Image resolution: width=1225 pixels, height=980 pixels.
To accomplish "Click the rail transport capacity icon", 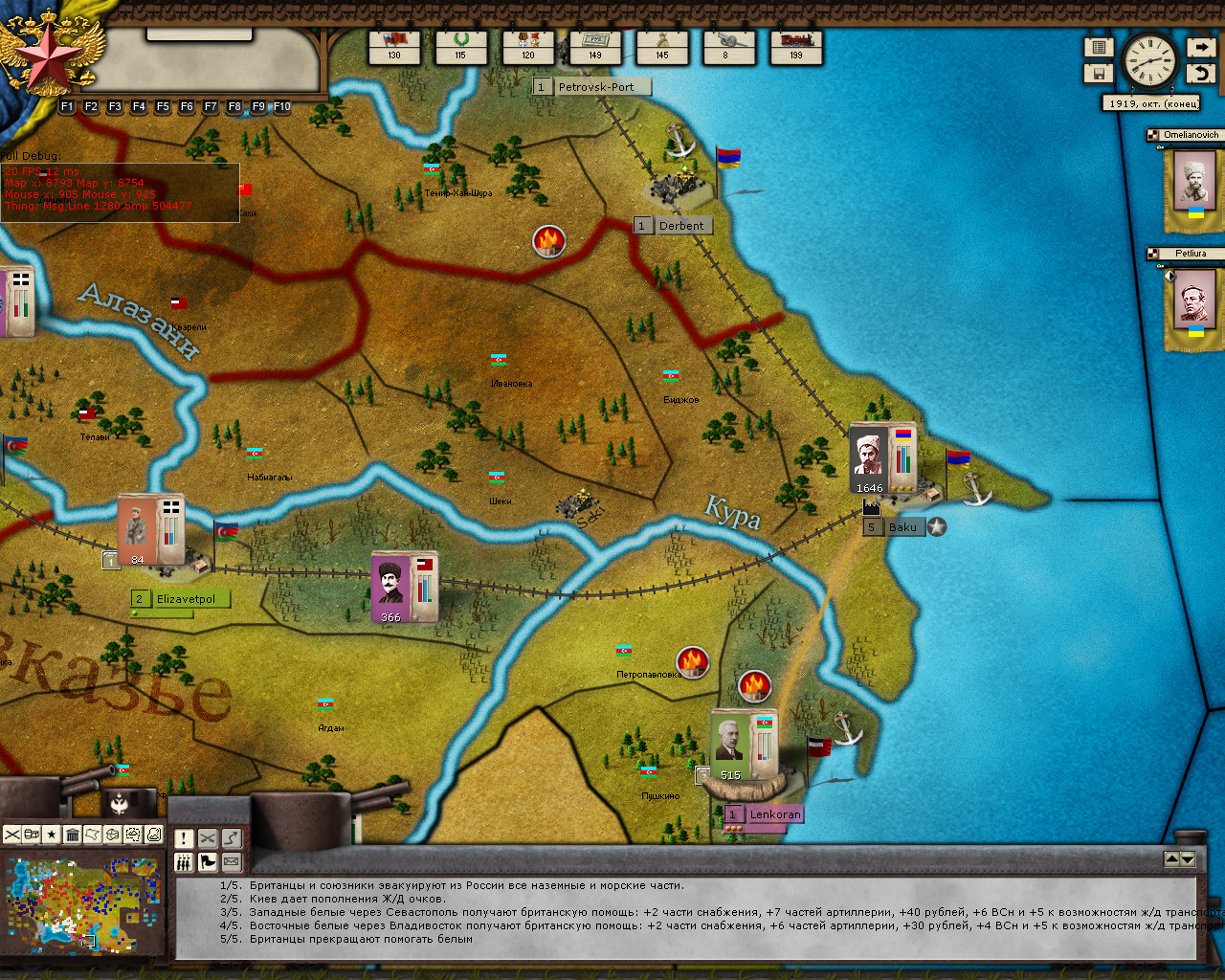I will (x=796, y=45).
